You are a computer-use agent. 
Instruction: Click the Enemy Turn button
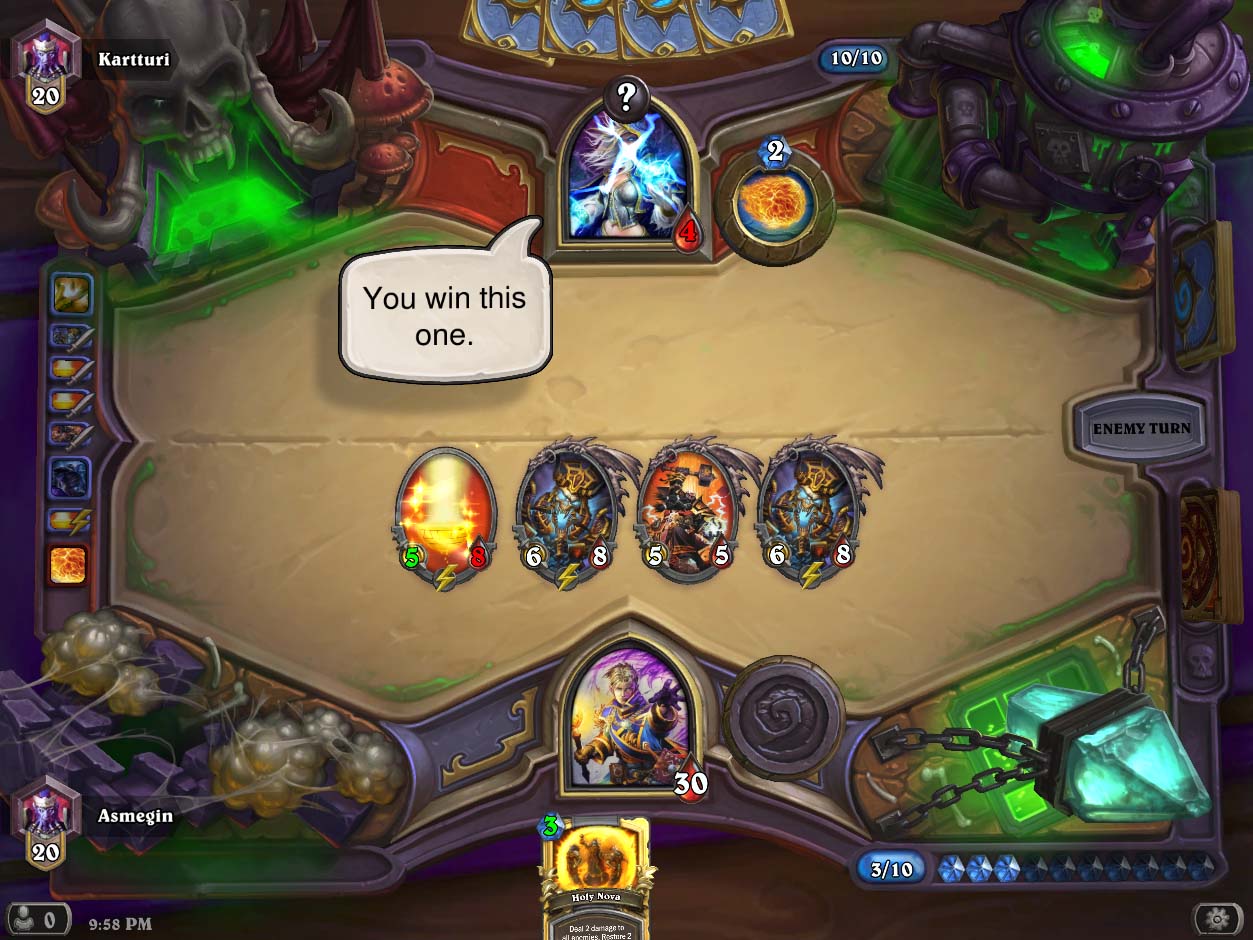1141,428
